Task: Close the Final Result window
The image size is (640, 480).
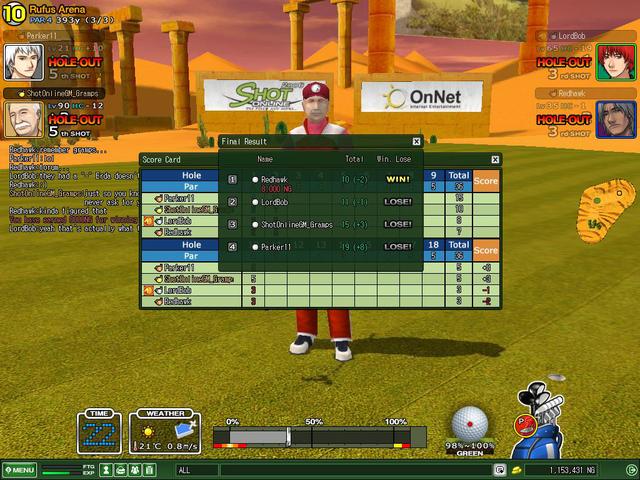Action: [x=415, y=142]
